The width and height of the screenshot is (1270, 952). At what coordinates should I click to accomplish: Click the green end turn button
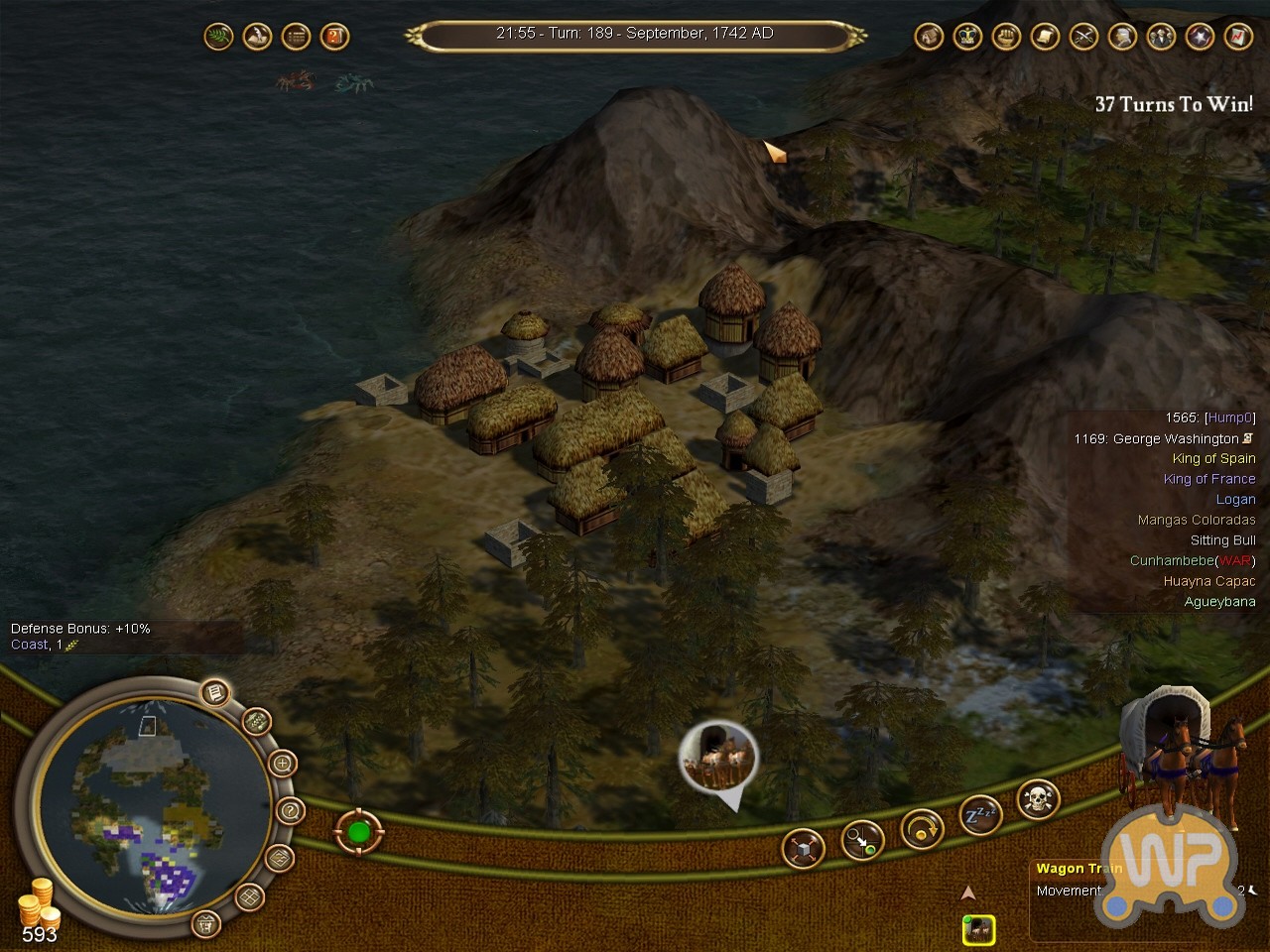(358, 832)
